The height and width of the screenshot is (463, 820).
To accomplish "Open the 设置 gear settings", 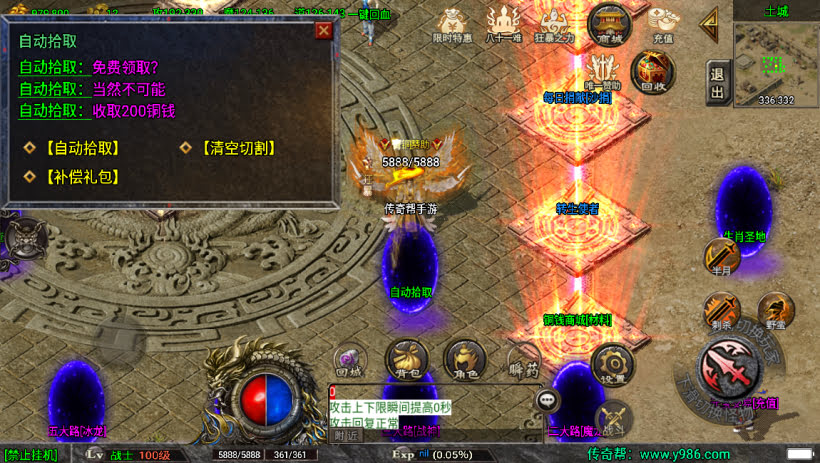I will click(612, 365).
